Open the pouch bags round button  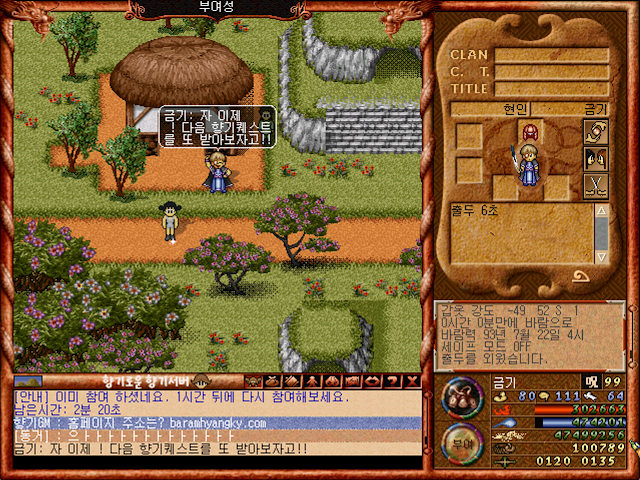pyautogui.click(x=462, y=397)
